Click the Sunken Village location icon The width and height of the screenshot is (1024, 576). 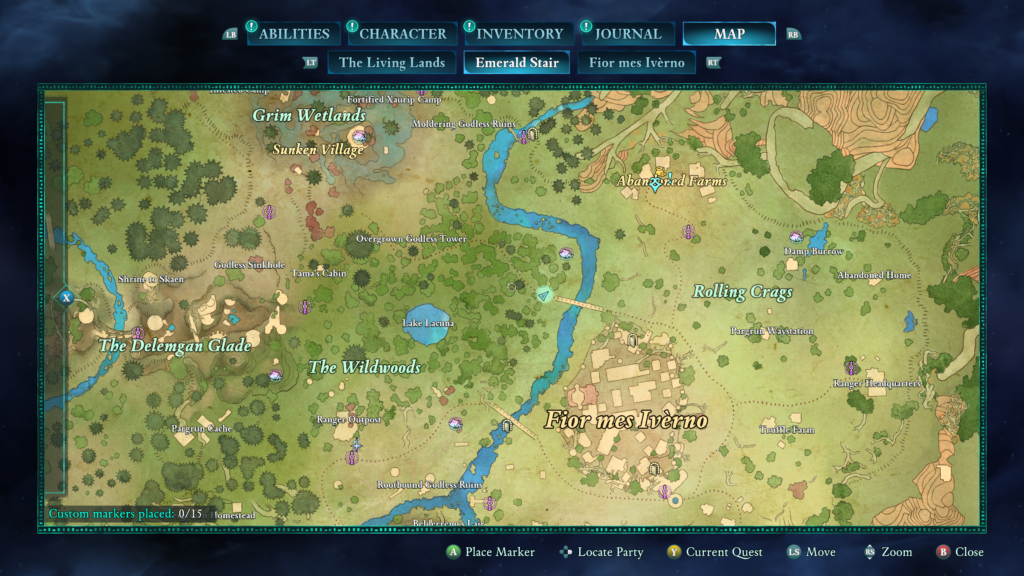click(358, 134)
